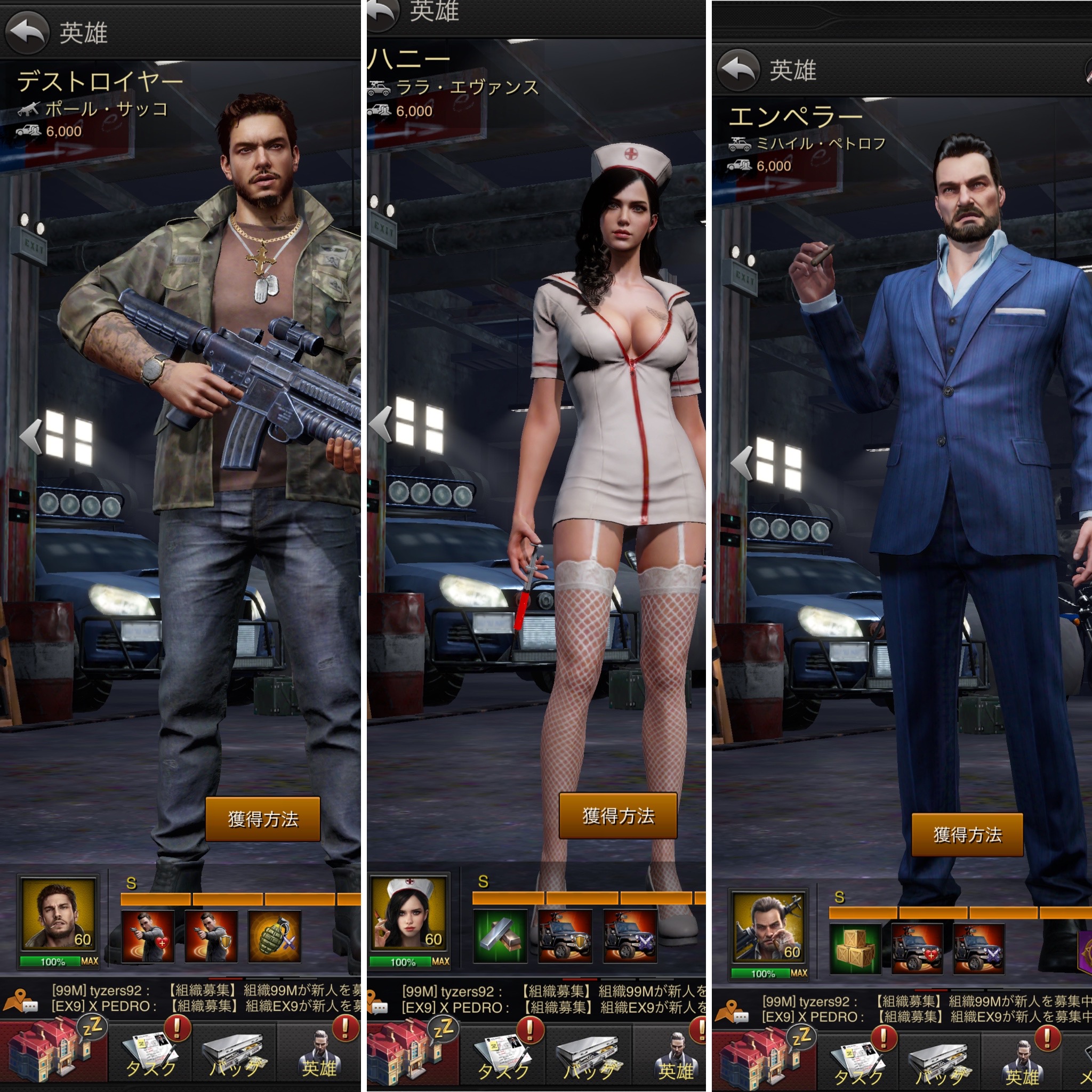
Task: View the silver bars skill icon
Action: (500, 936)
